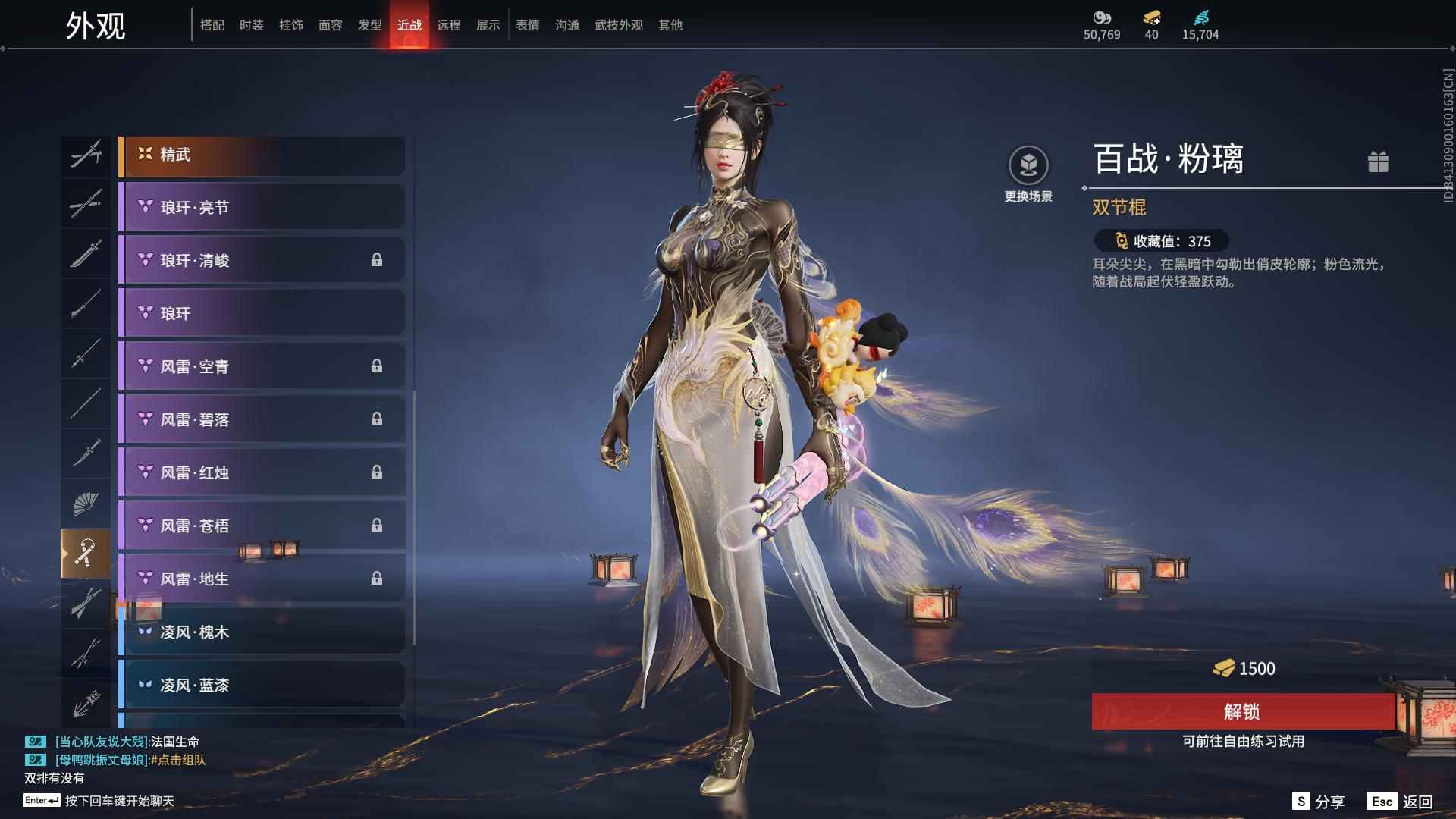Open the gift icon beside 百战·粉璃
1456x819 pixels.
click(1379, 162)
